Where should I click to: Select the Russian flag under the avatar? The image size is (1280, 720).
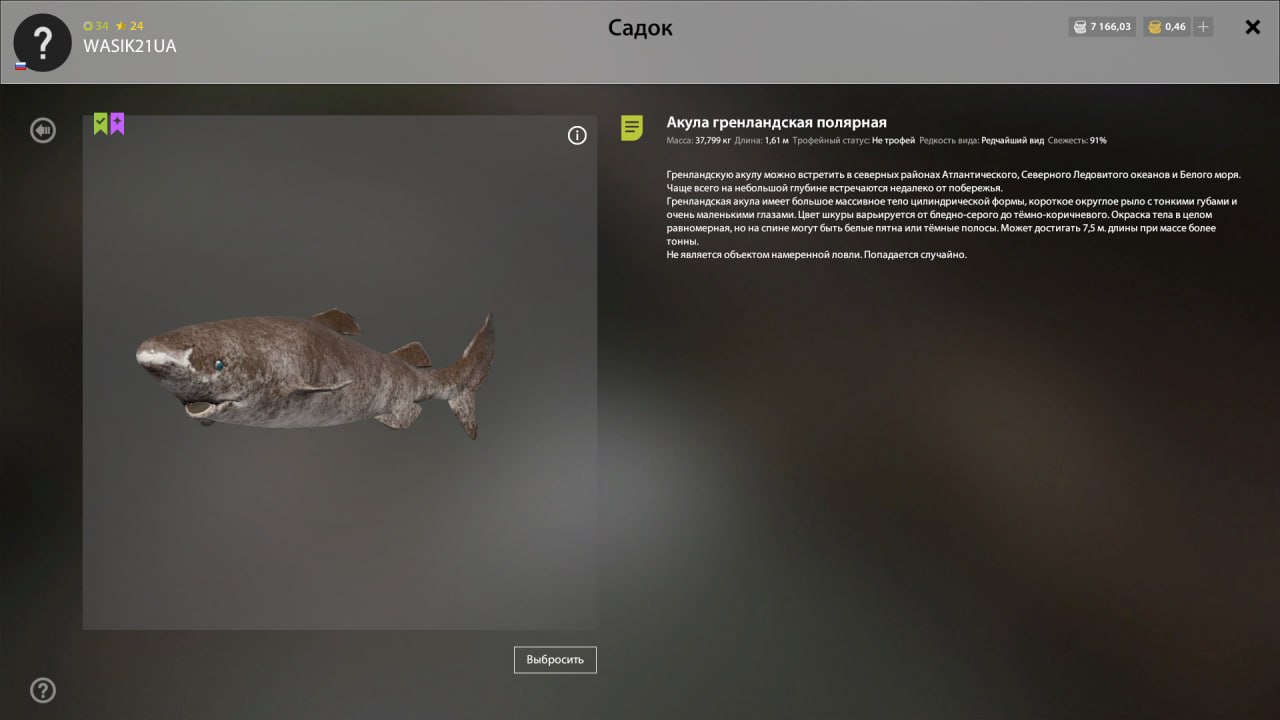coord(20,64)
